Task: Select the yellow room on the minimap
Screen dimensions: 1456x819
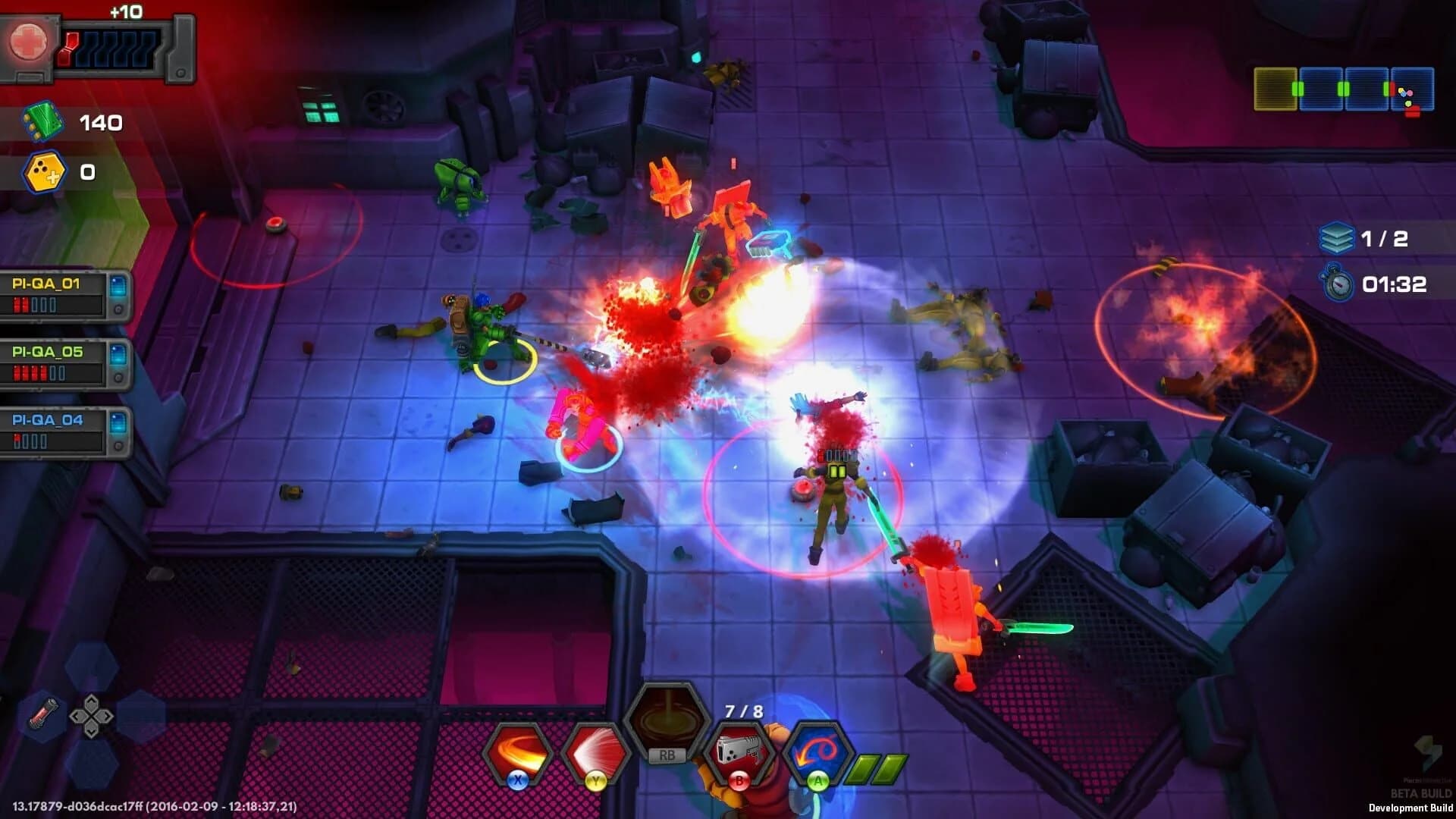Action: (x=1275, y=89)
